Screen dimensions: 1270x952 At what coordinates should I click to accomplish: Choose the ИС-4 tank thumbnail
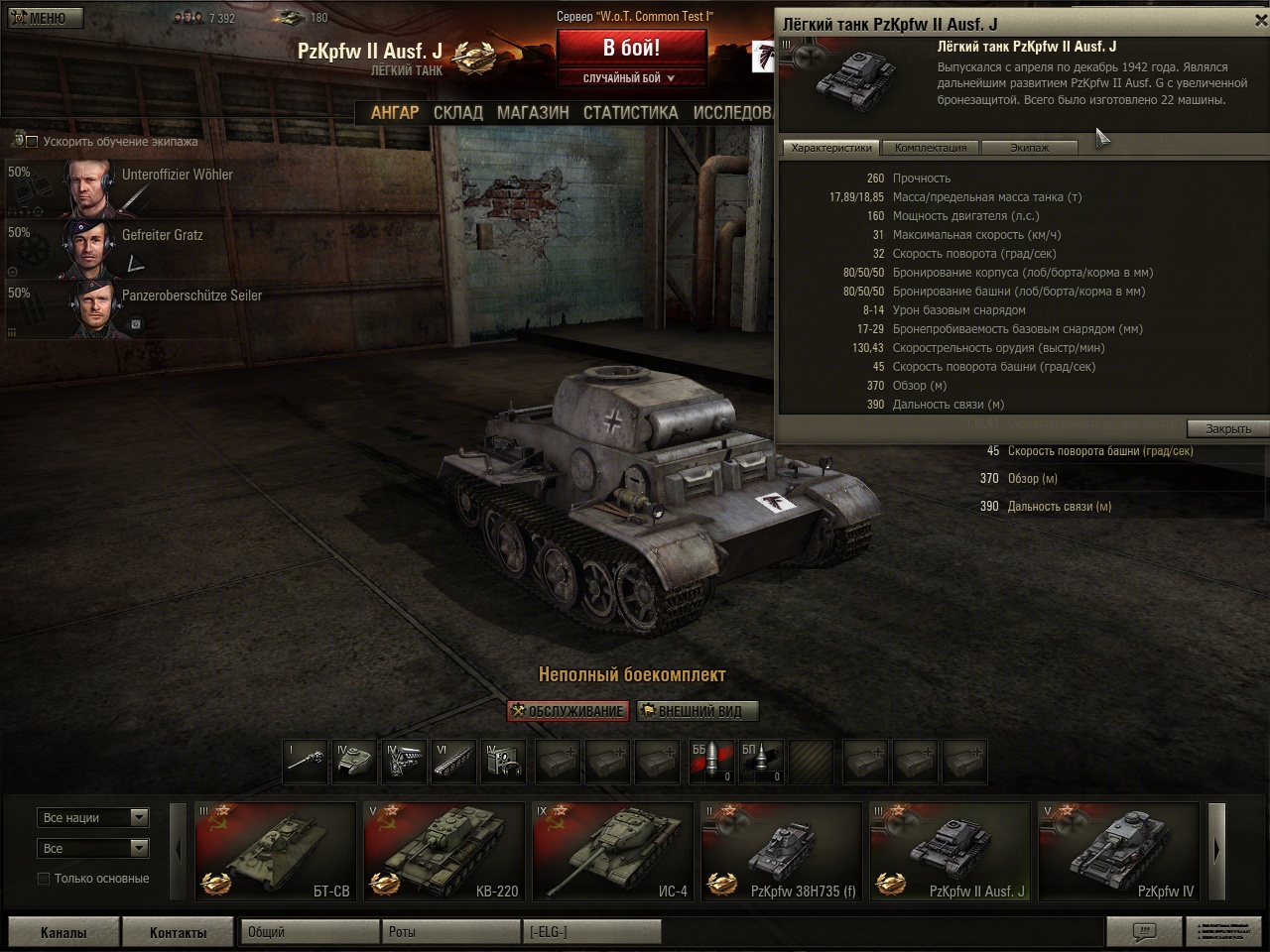pyautogui.click(x=613, y=851)
